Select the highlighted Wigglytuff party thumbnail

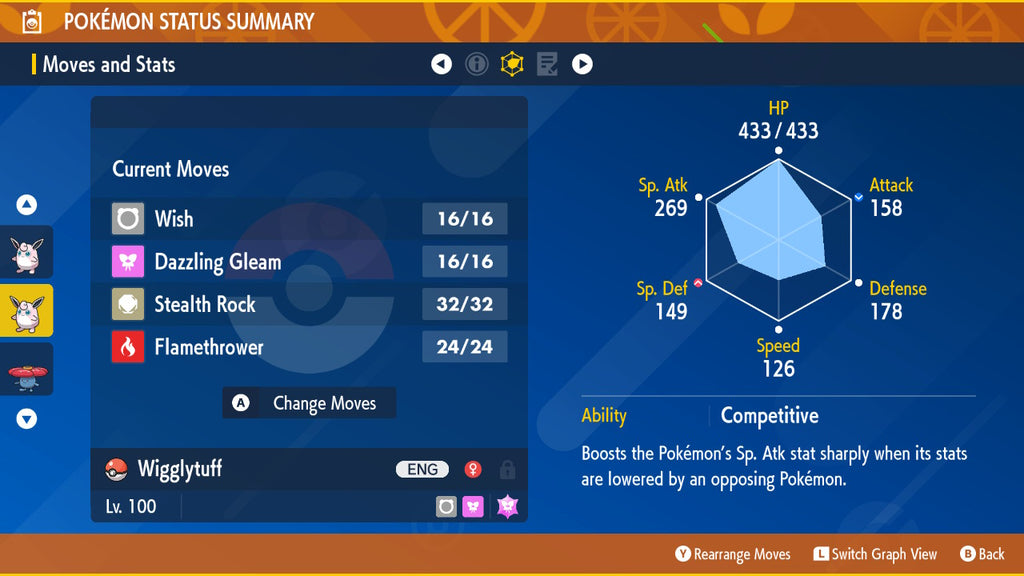point(27,310)
